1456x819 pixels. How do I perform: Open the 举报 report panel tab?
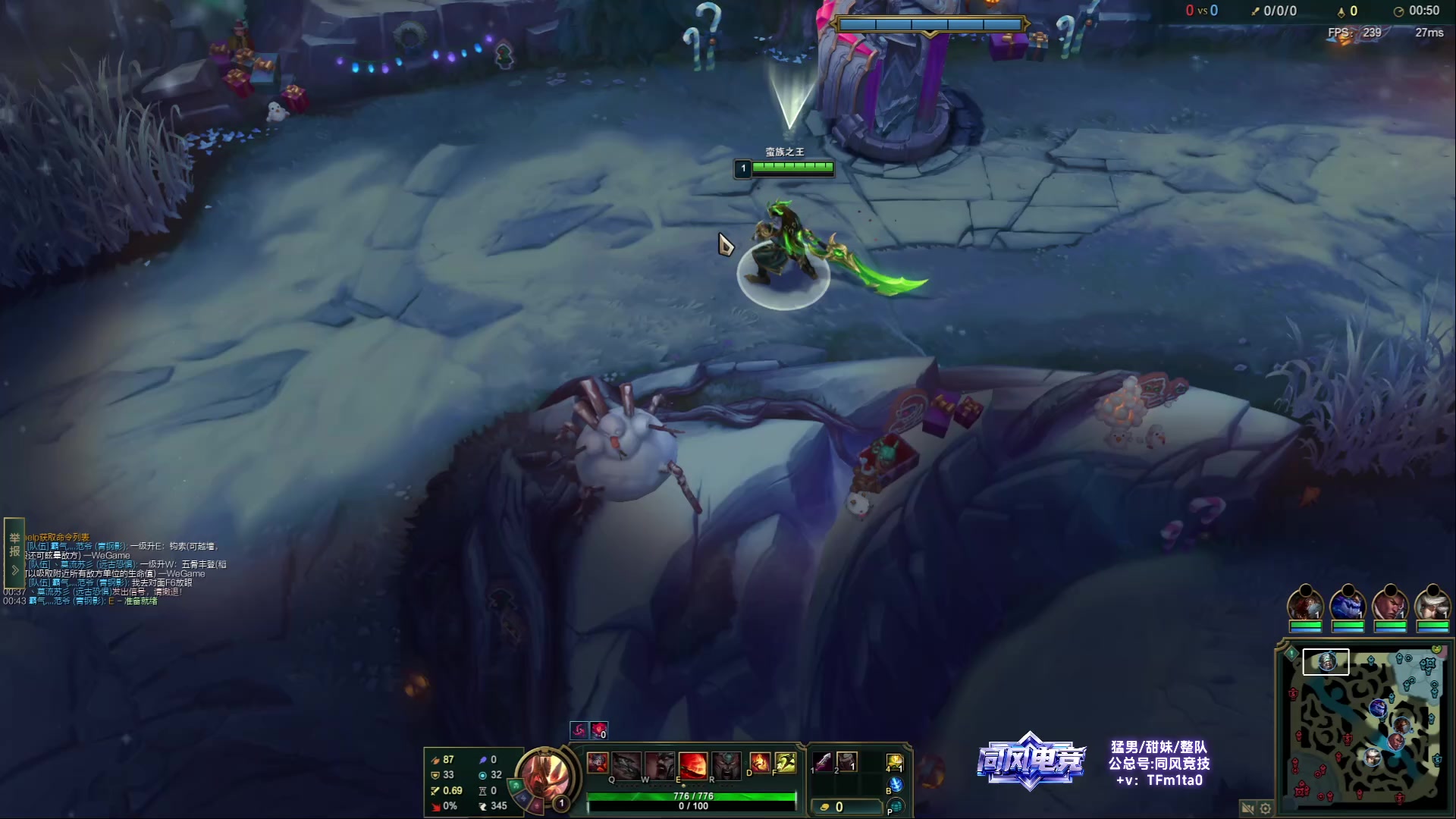click(14, 544)
